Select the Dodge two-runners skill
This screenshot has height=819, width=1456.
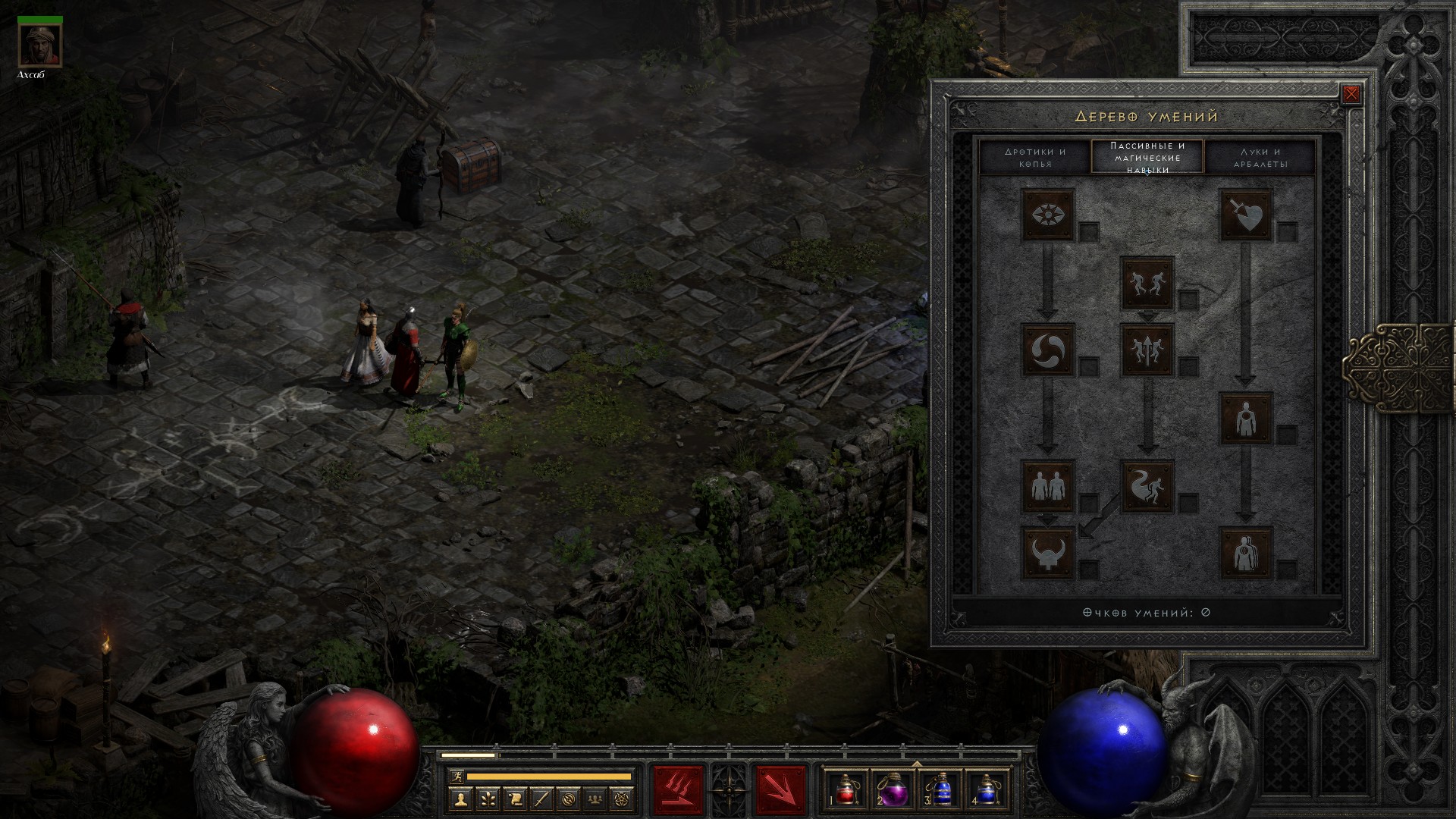[1147, 283]
